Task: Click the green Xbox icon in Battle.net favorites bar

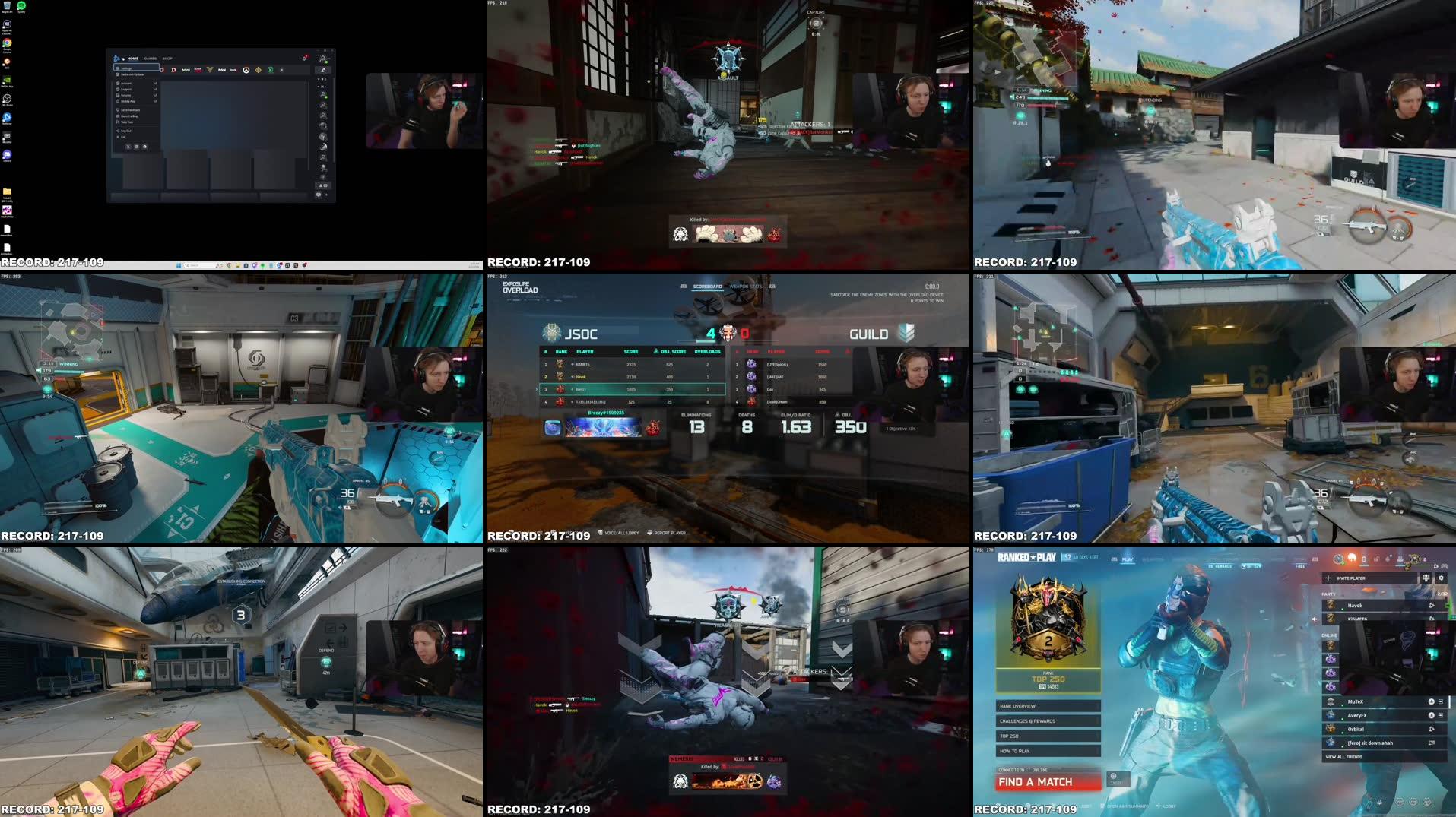Action: (x=269, y=70)
